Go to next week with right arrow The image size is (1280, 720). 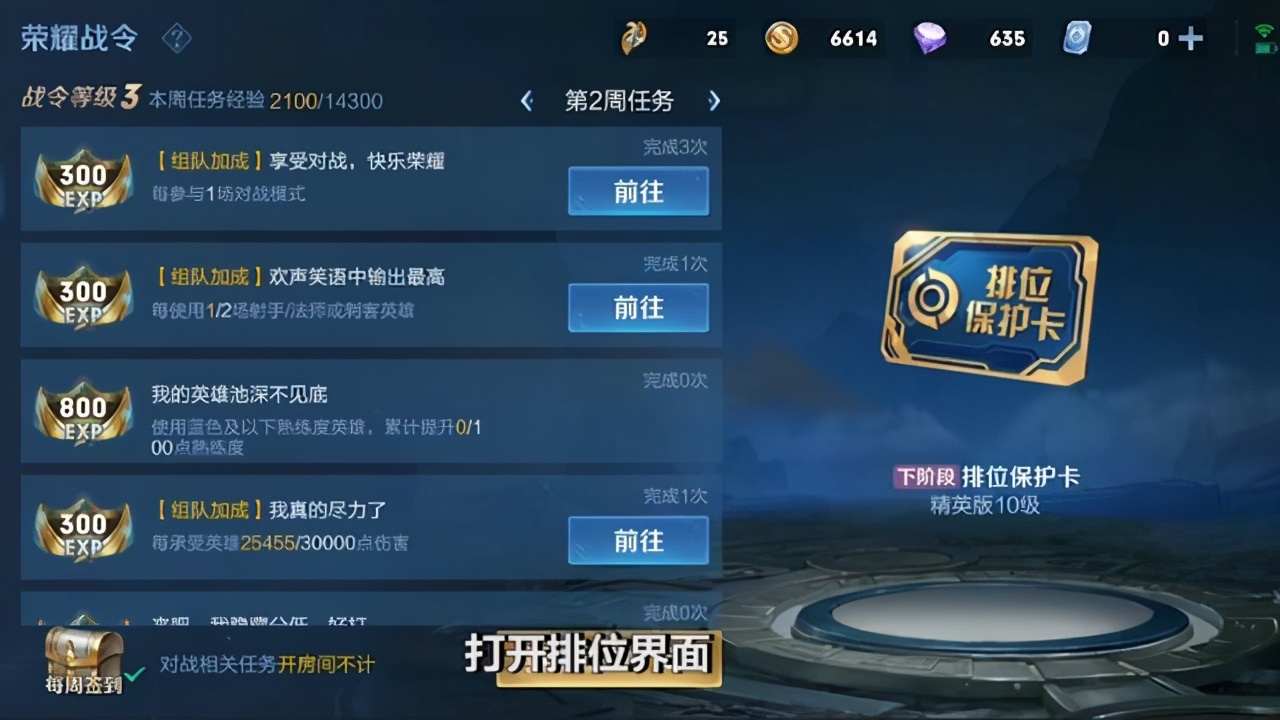point(714,101)
